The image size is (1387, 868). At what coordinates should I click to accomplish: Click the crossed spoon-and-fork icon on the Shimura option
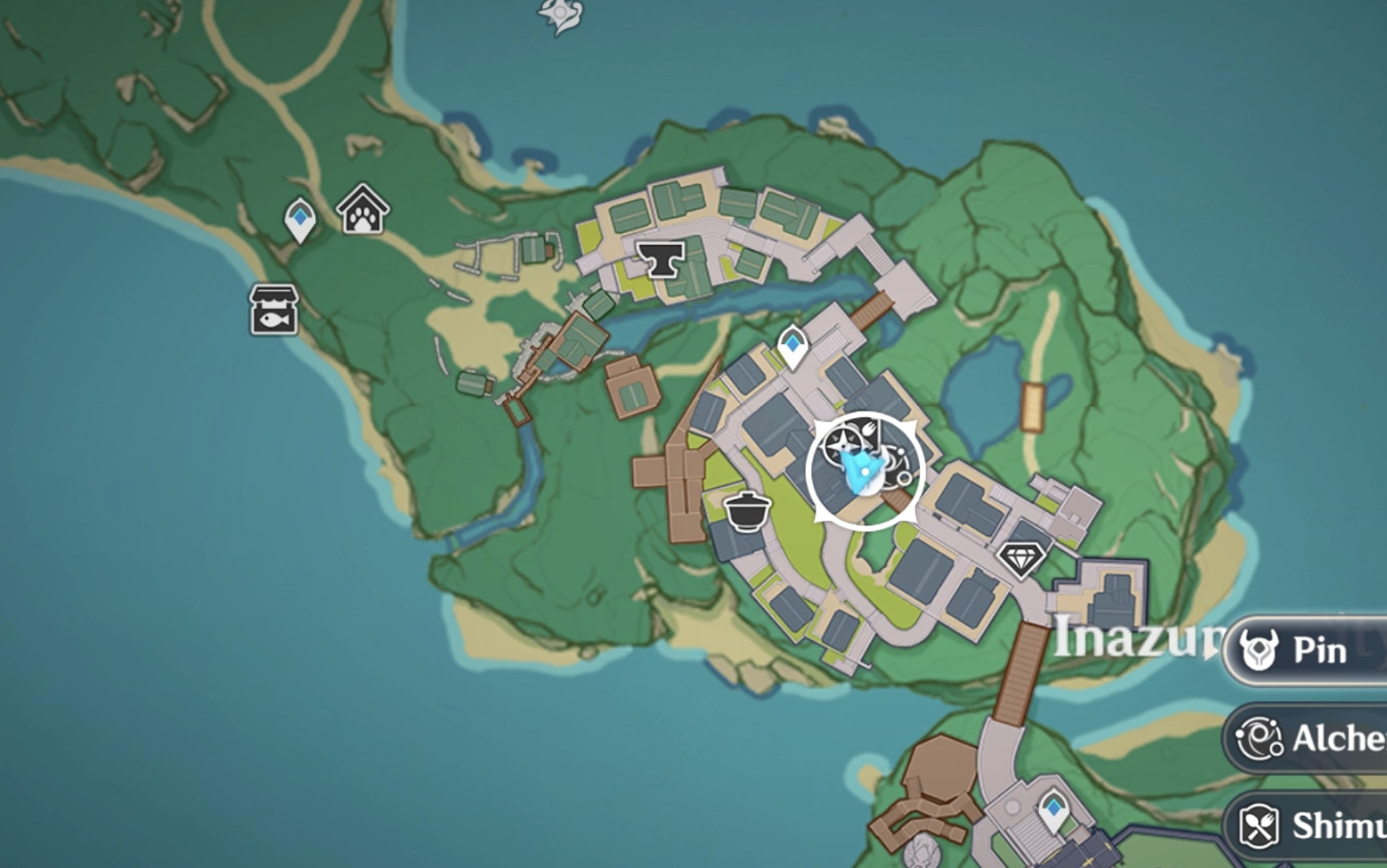[x=1258, y=824]
